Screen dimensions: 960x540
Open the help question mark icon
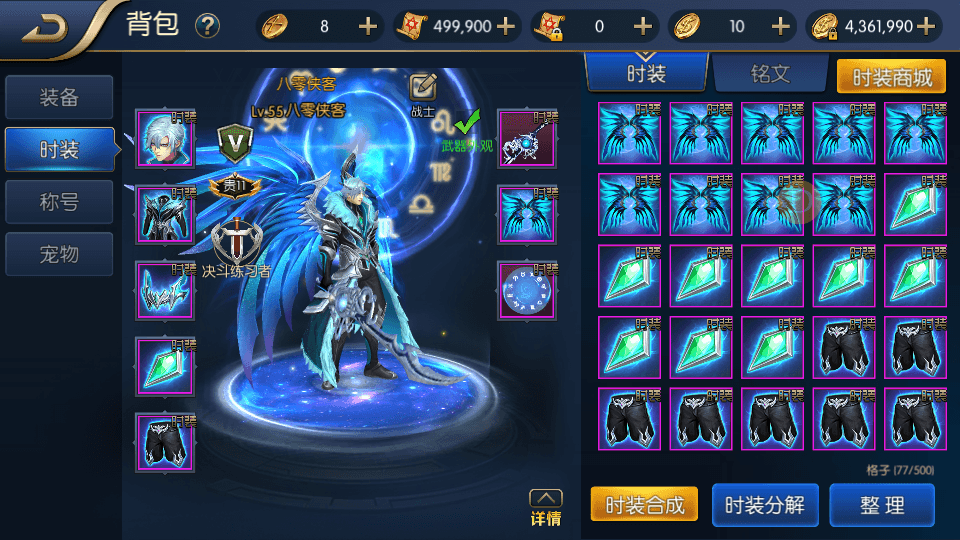click(x=208, y=27)
